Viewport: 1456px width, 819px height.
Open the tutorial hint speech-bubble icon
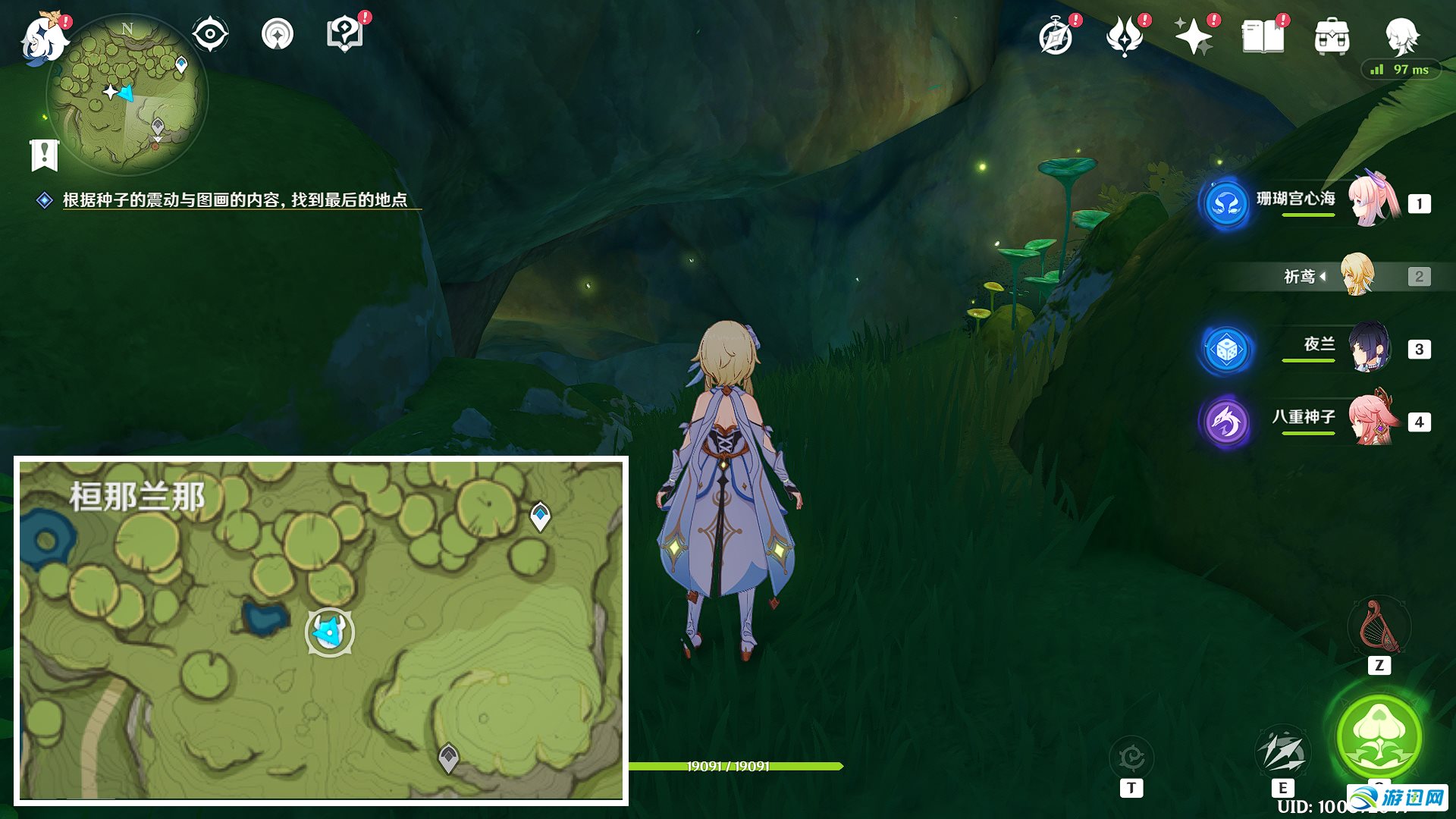pos(344,34)
